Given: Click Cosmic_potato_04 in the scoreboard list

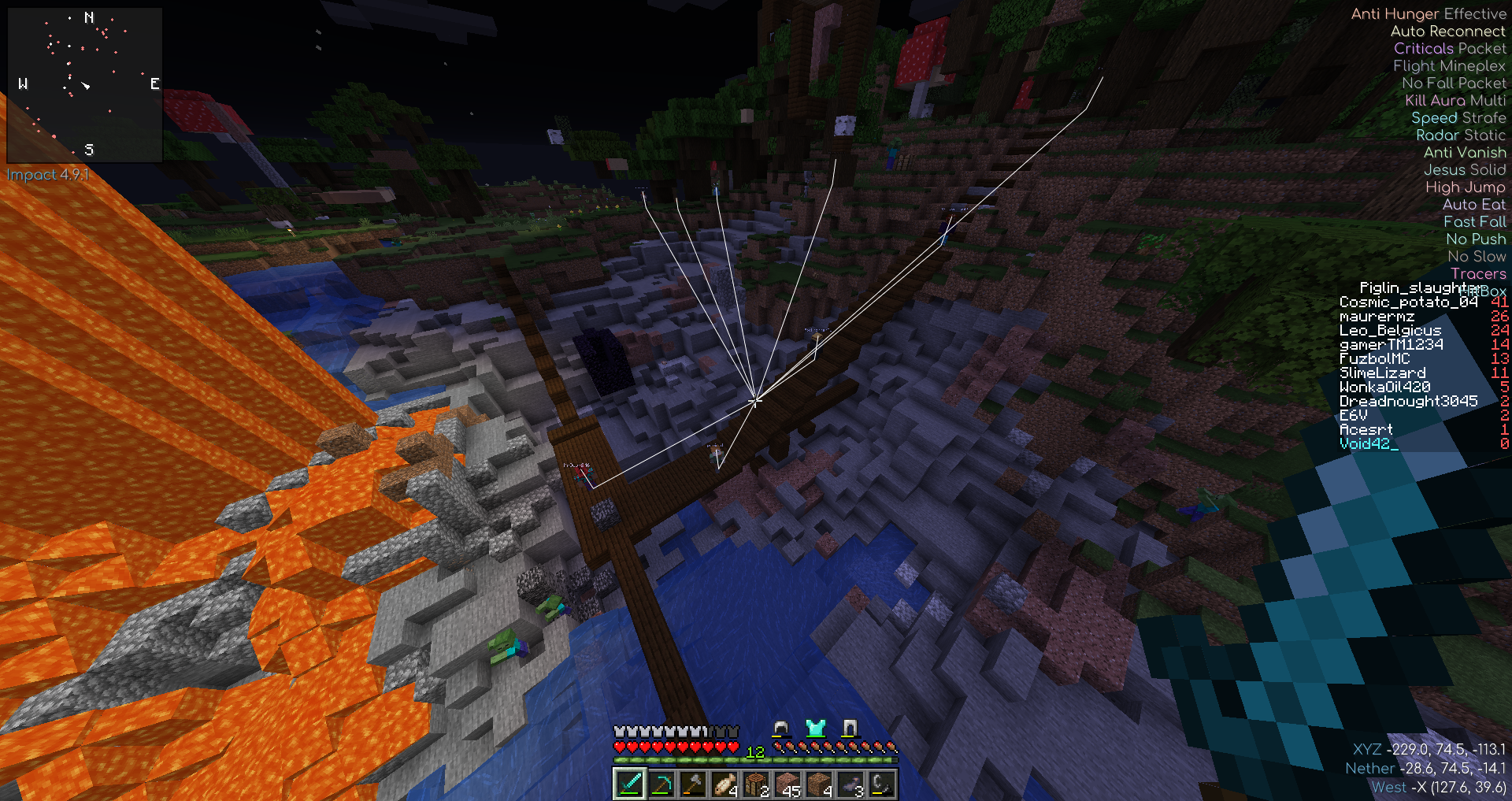Looking at the screenshot, I should [1408, 302].
